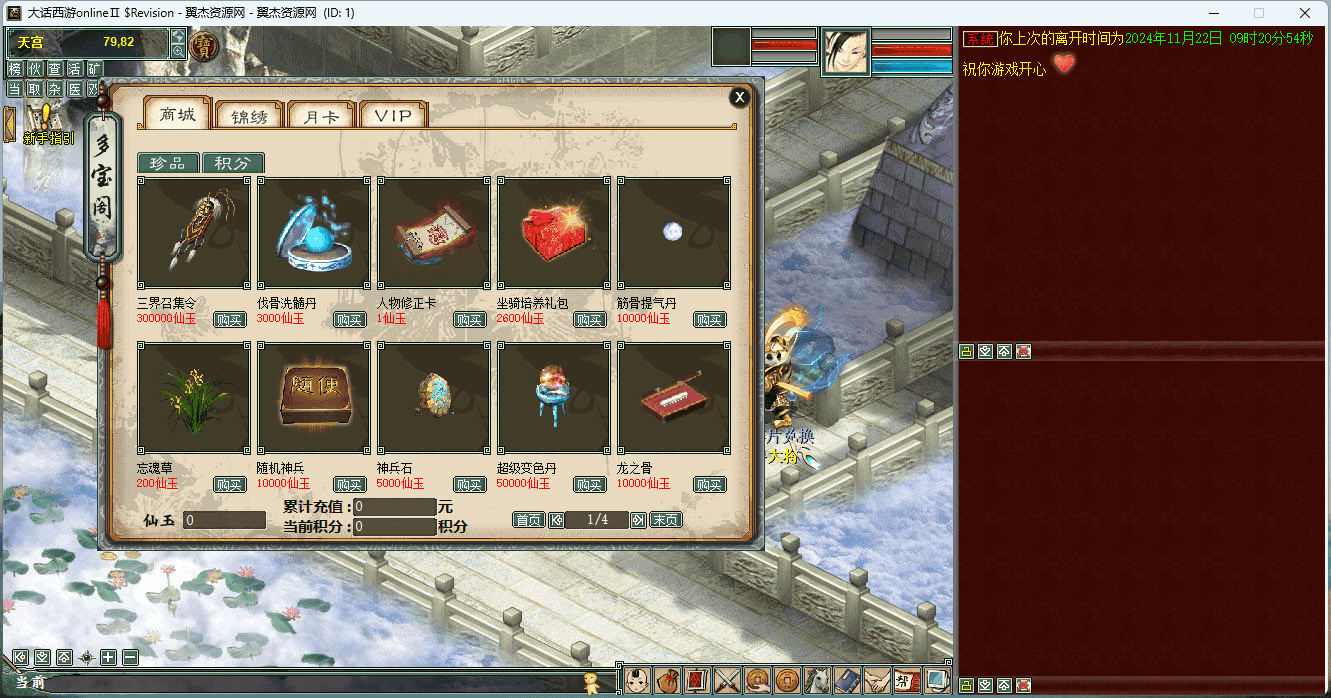Buy 忘魂草 for 200 仙玉
This screenshot has height=698, width=1331.
click(229, 485)
